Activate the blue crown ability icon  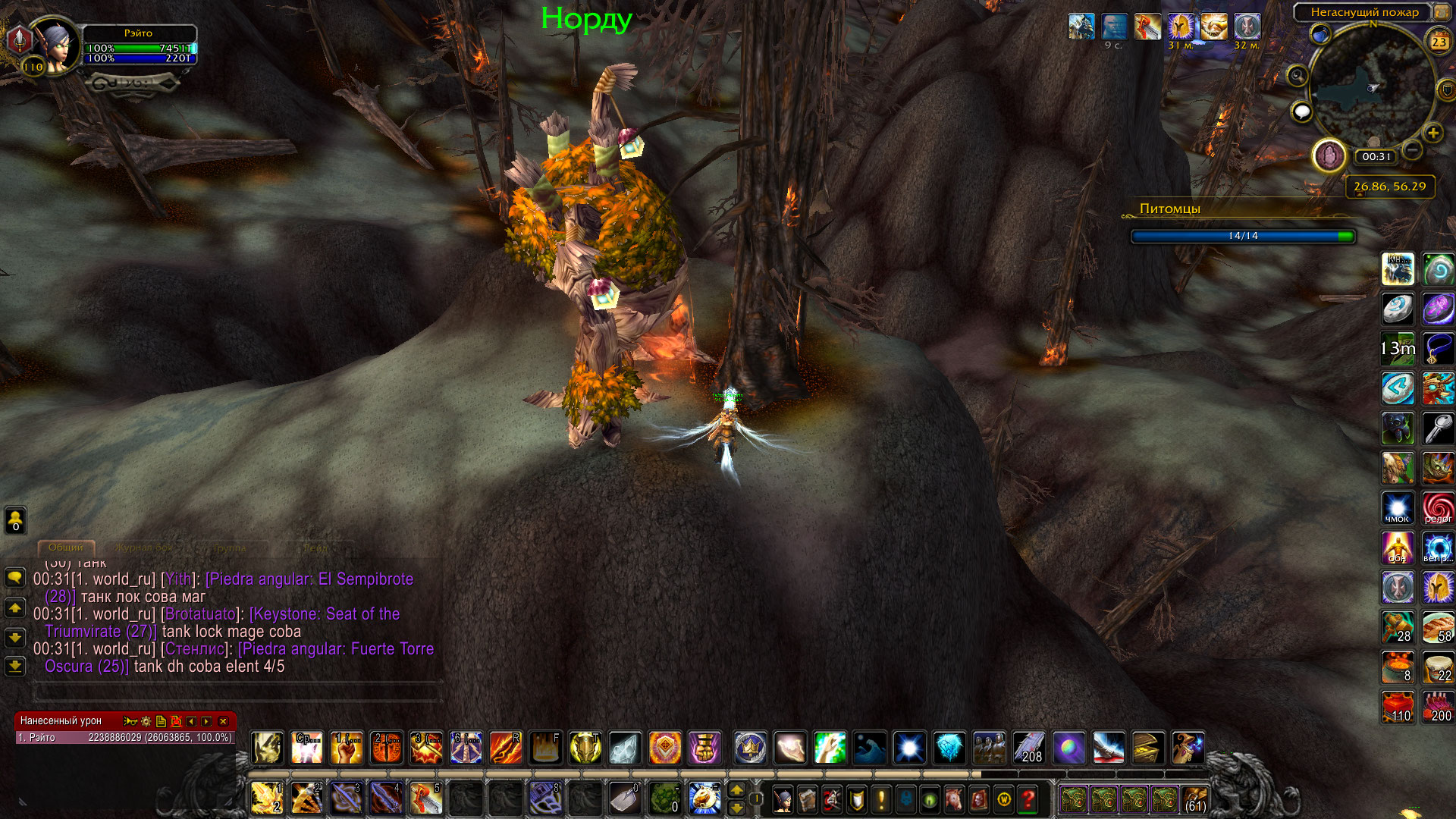750,748
